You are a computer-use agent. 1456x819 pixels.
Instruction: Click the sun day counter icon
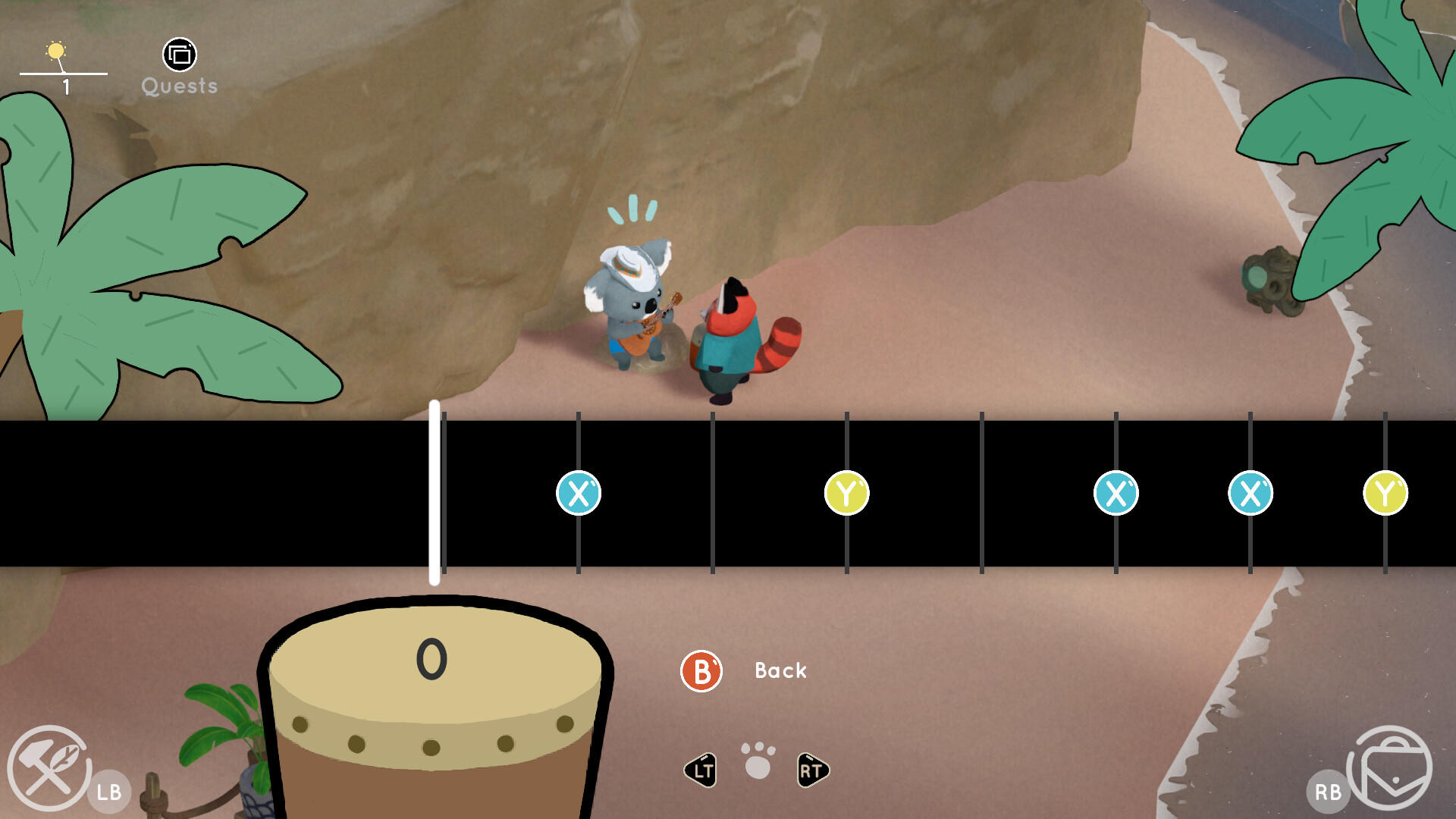[58, 50]
